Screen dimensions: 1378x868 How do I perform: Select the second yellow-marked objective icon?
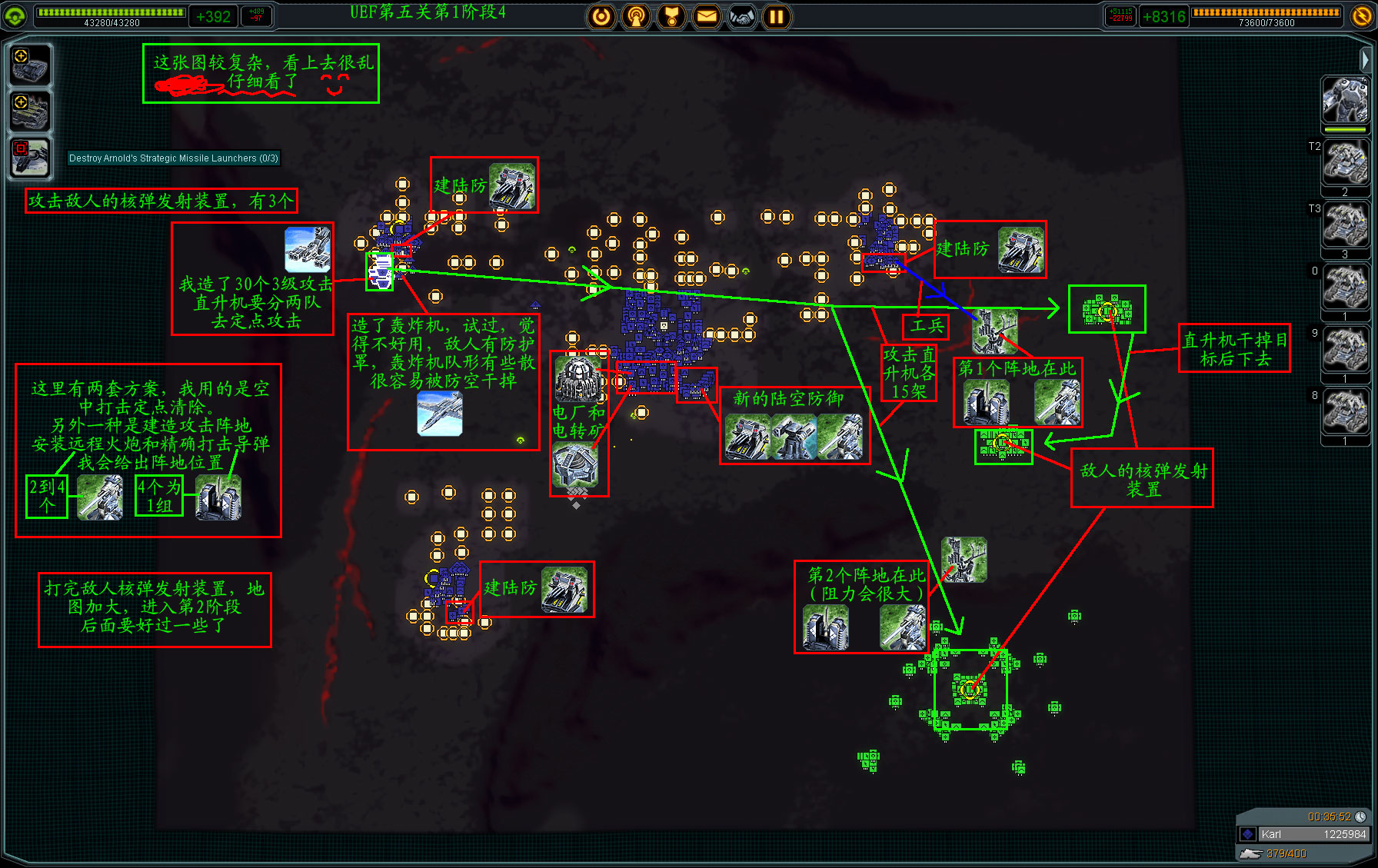pos(30,111)
